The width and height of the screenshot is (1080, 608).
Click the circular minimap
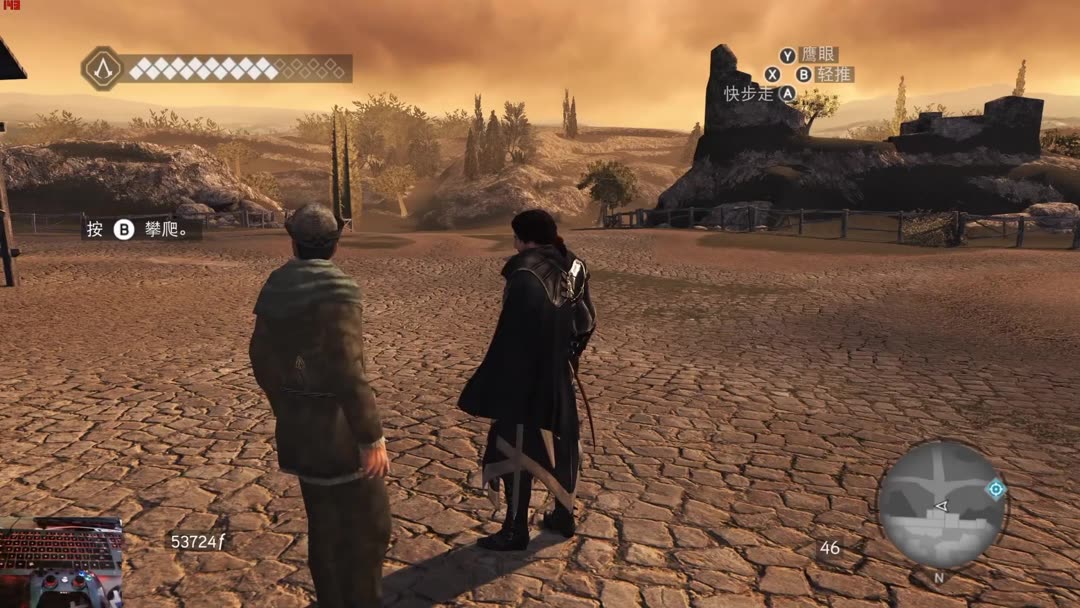pyautogui.click(x=940, y=505)
